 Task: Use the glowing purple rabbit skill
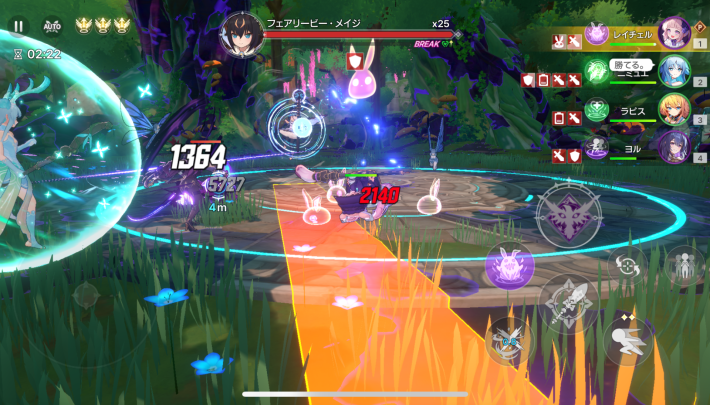(509, 267)
